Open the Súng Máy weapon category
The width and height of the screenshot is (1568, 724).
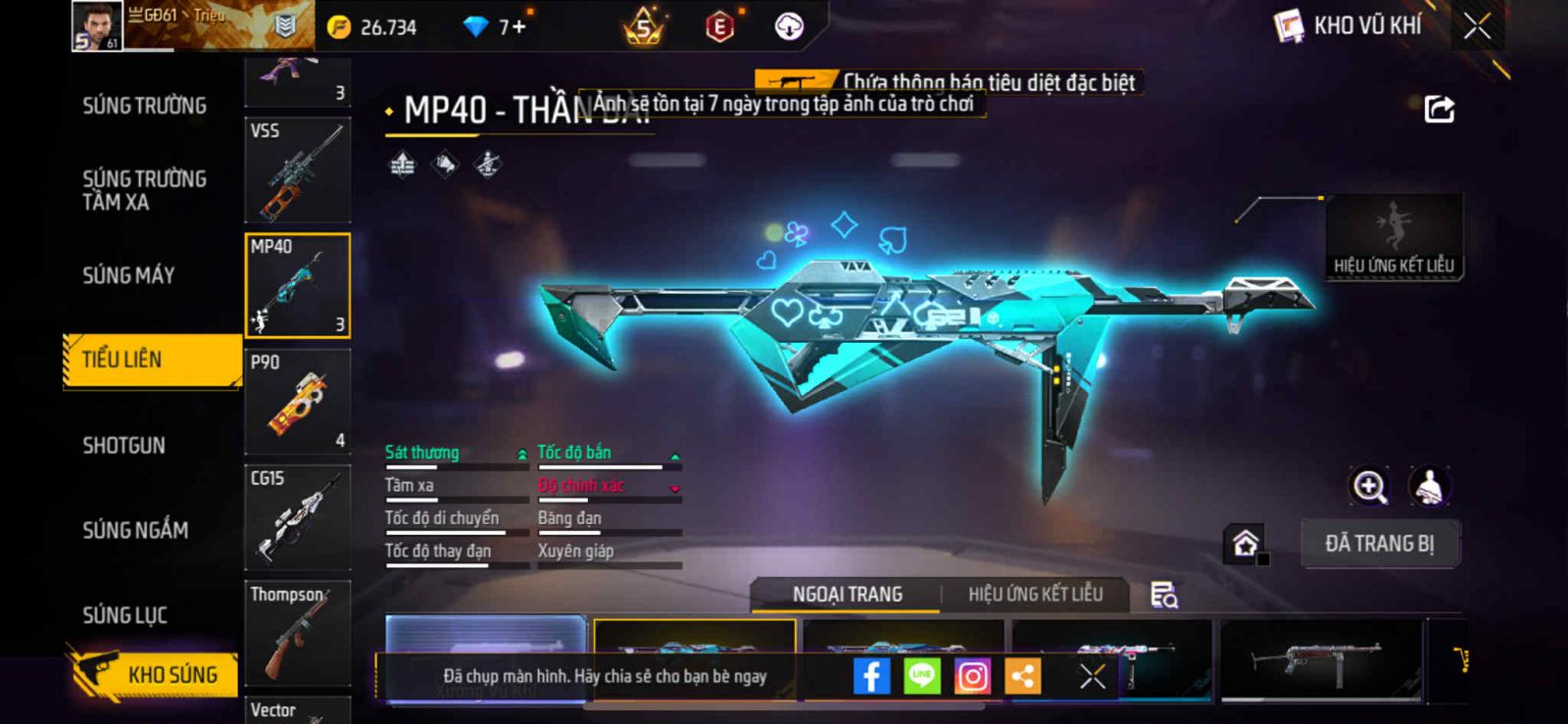(x=128, y=275)
